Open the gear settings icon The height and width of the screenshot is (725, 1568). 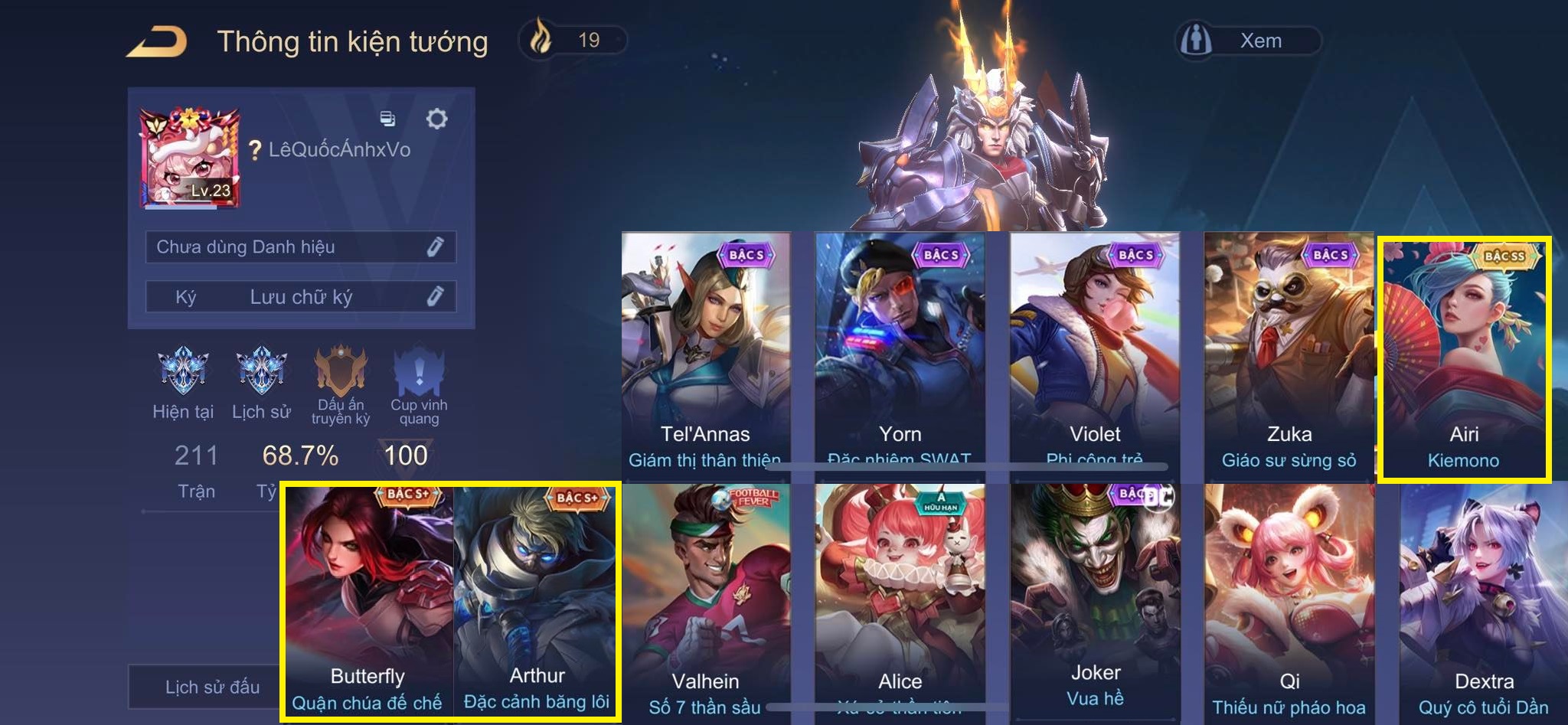coord(436,119)
